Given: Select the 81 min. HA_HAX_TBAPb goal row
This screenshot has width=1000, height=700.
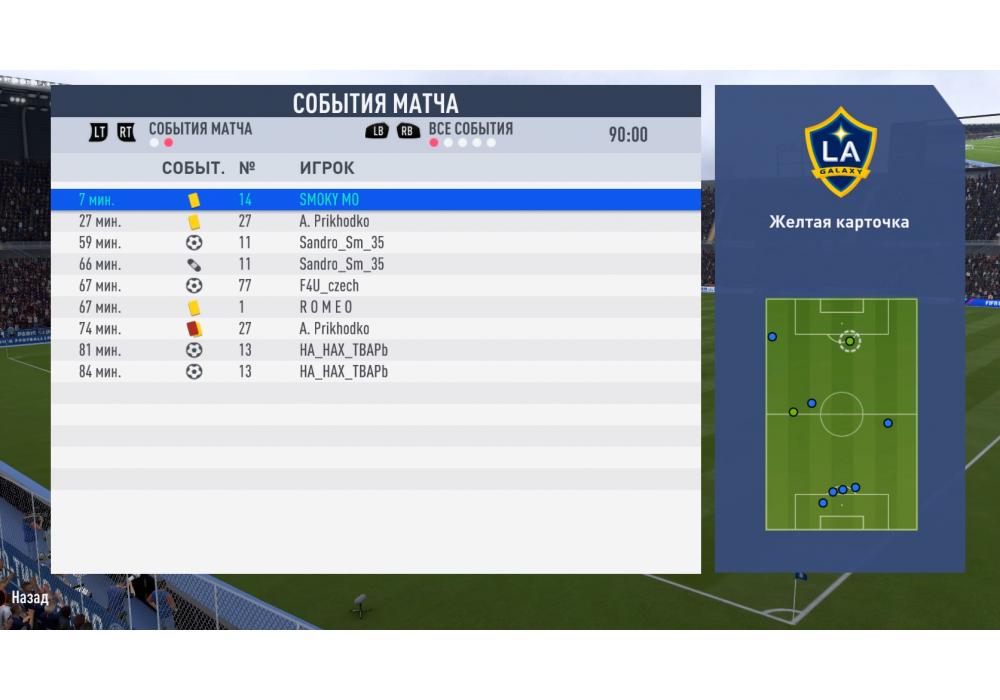Looking at the screenshot, I should point(375,350).
